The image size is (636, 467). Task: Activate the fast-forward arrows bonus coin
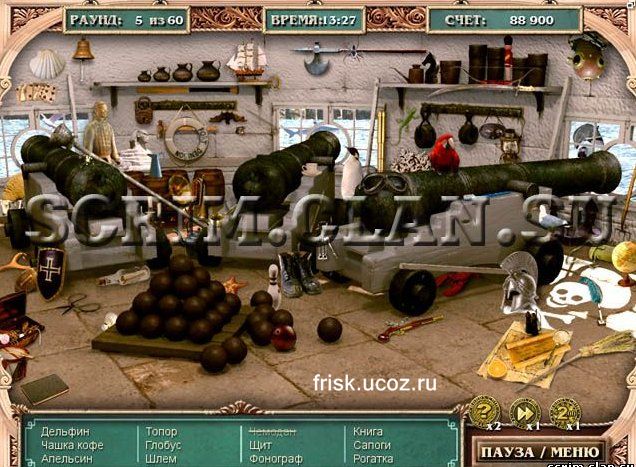(524, 411)
